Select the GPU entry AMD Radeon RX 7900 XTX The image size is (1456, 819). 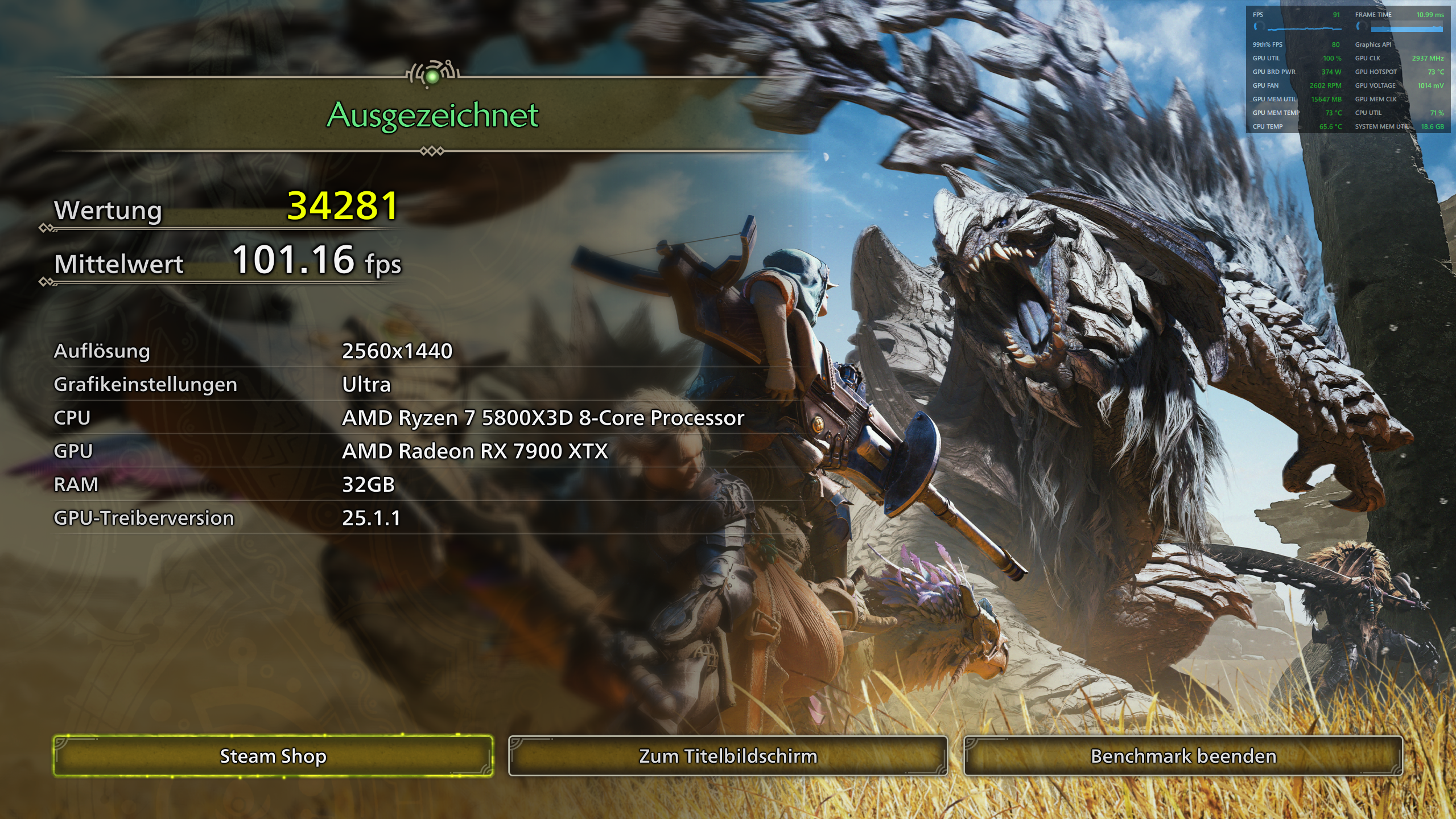pos(475,452)
